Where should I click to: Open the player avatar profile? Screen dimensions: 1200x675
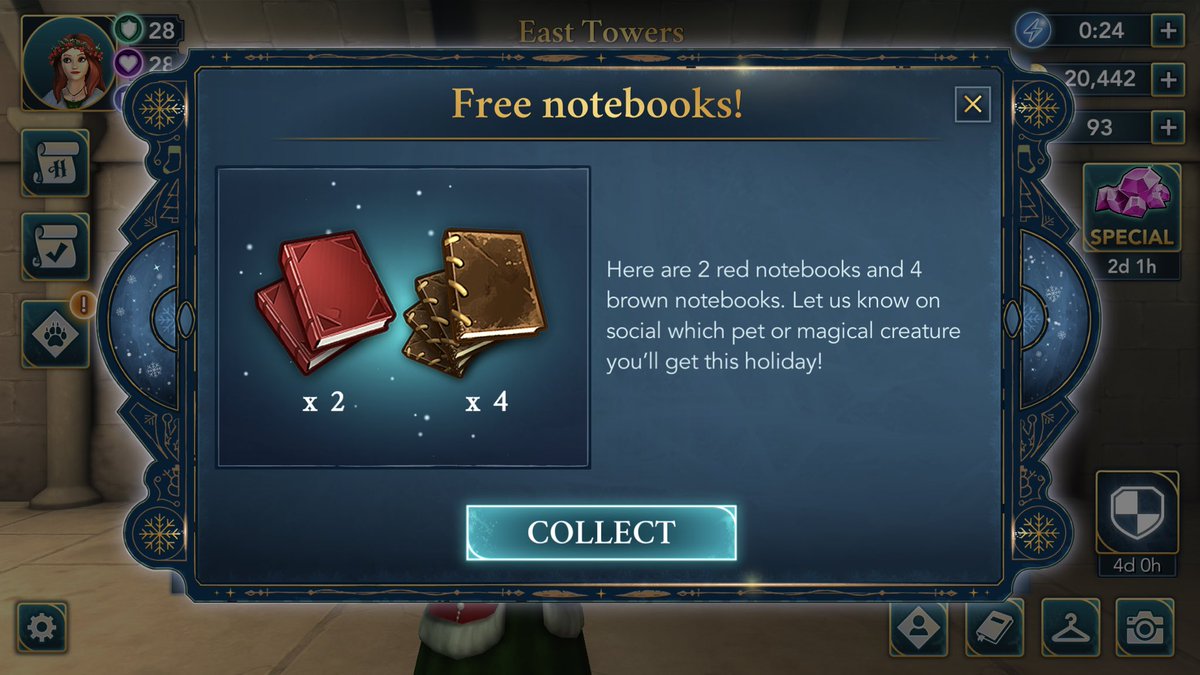(68, 62)
